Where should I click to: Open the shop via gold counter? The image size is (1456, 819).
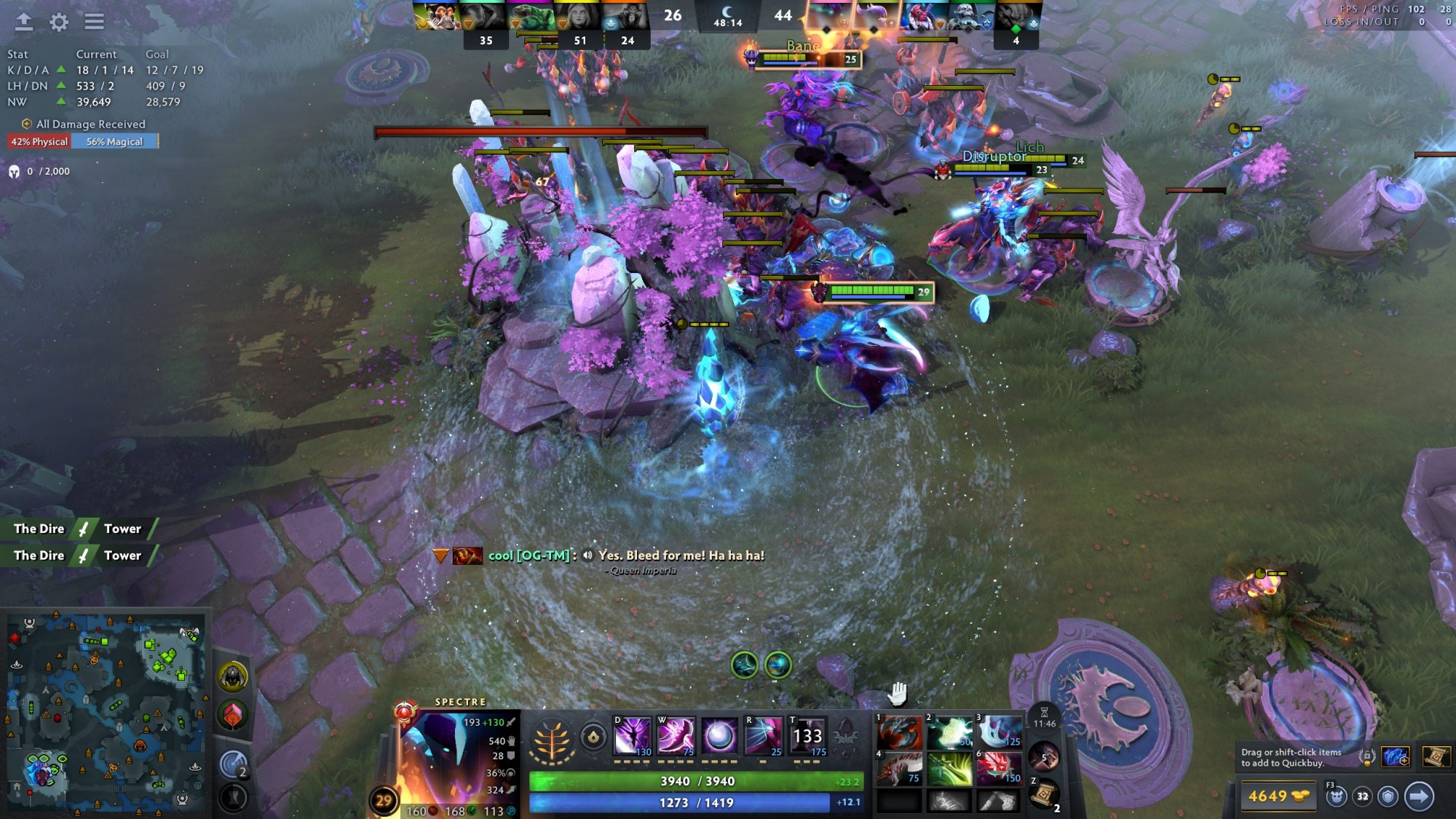(x=1277, y=796)
